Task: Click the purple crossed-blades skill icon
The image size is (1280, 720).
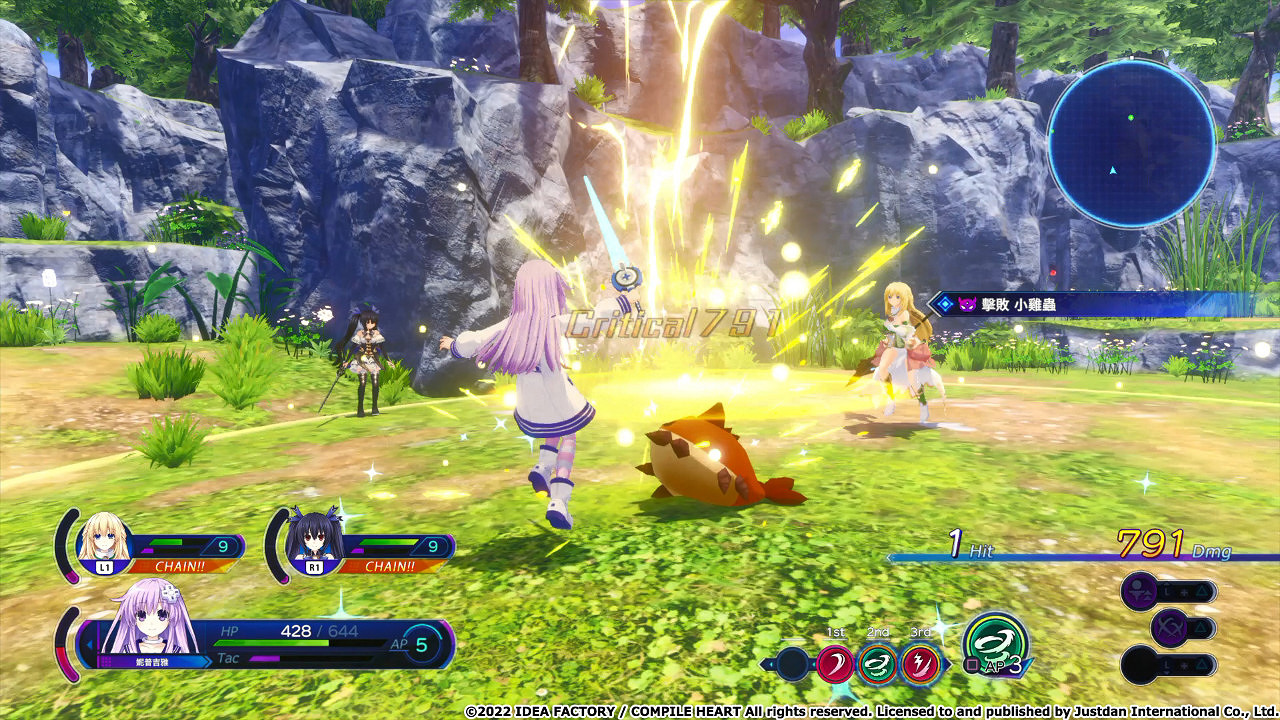Action: pos(1169,628)
